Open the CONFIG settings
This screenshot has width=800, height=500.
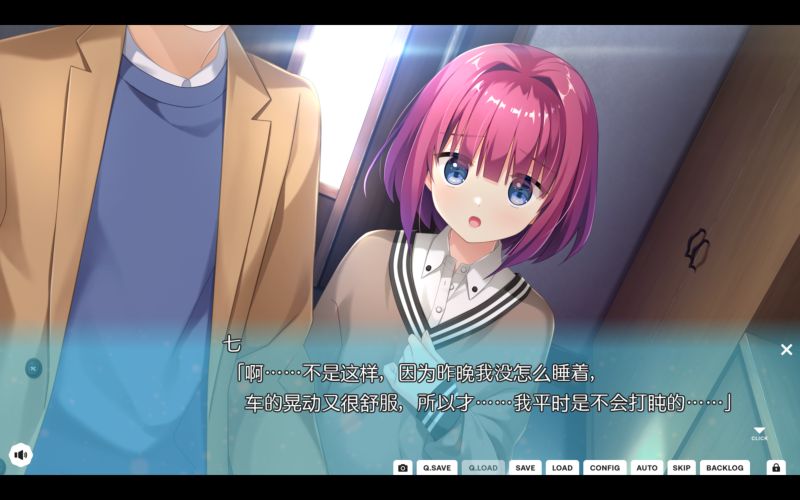pos(605,467)
